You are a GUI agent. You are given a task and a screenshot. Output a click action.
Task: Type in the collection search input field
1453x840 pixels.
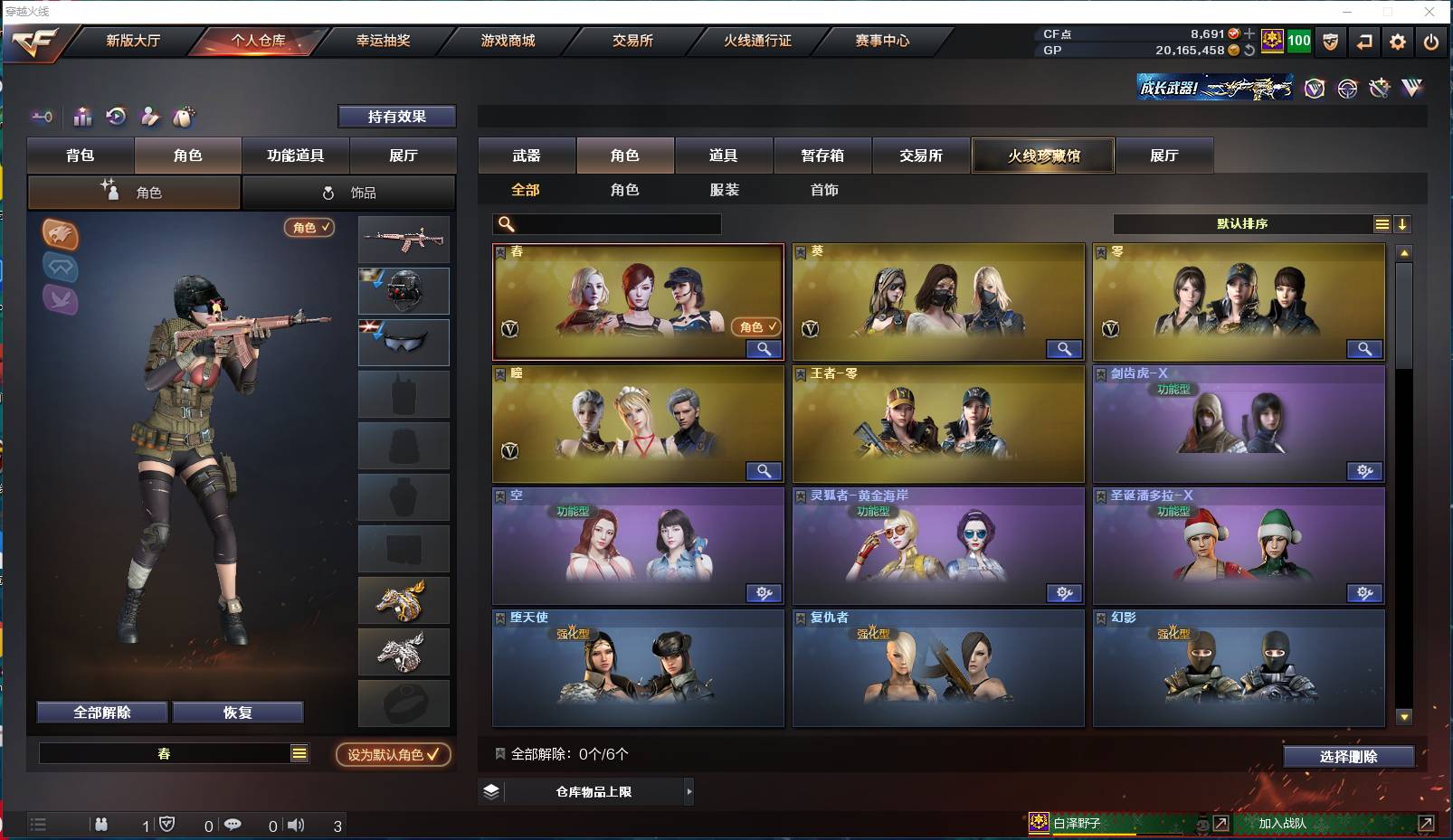pyautogui.click(x=615, y=223)
